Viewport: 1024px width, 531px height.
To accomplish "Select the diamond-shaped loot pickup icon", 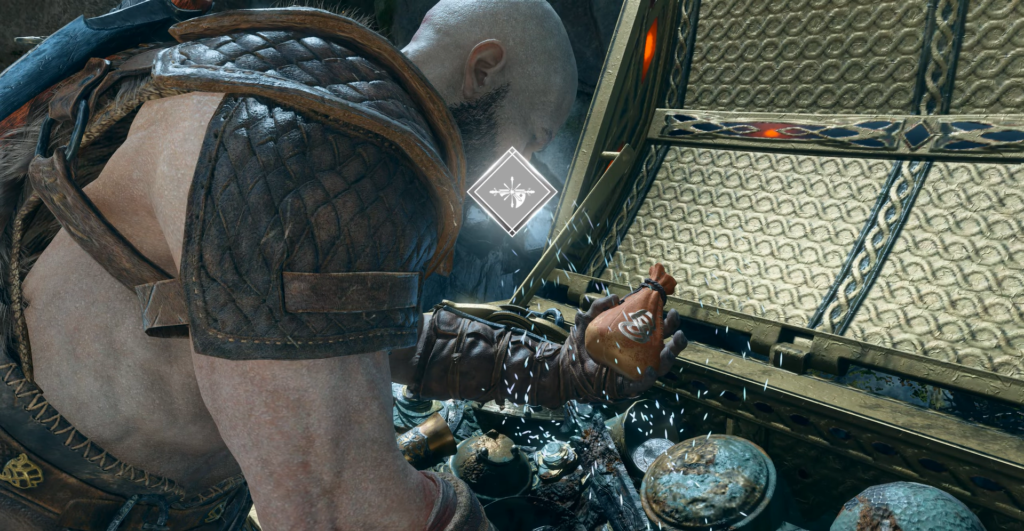I will pos(512,191).
